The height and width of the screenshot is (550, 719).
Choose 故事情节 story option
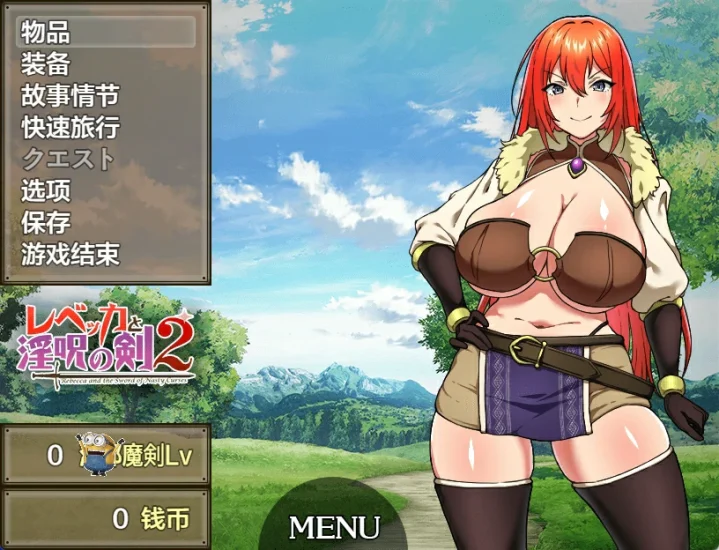pyautogui.click(x=105, y=95)
